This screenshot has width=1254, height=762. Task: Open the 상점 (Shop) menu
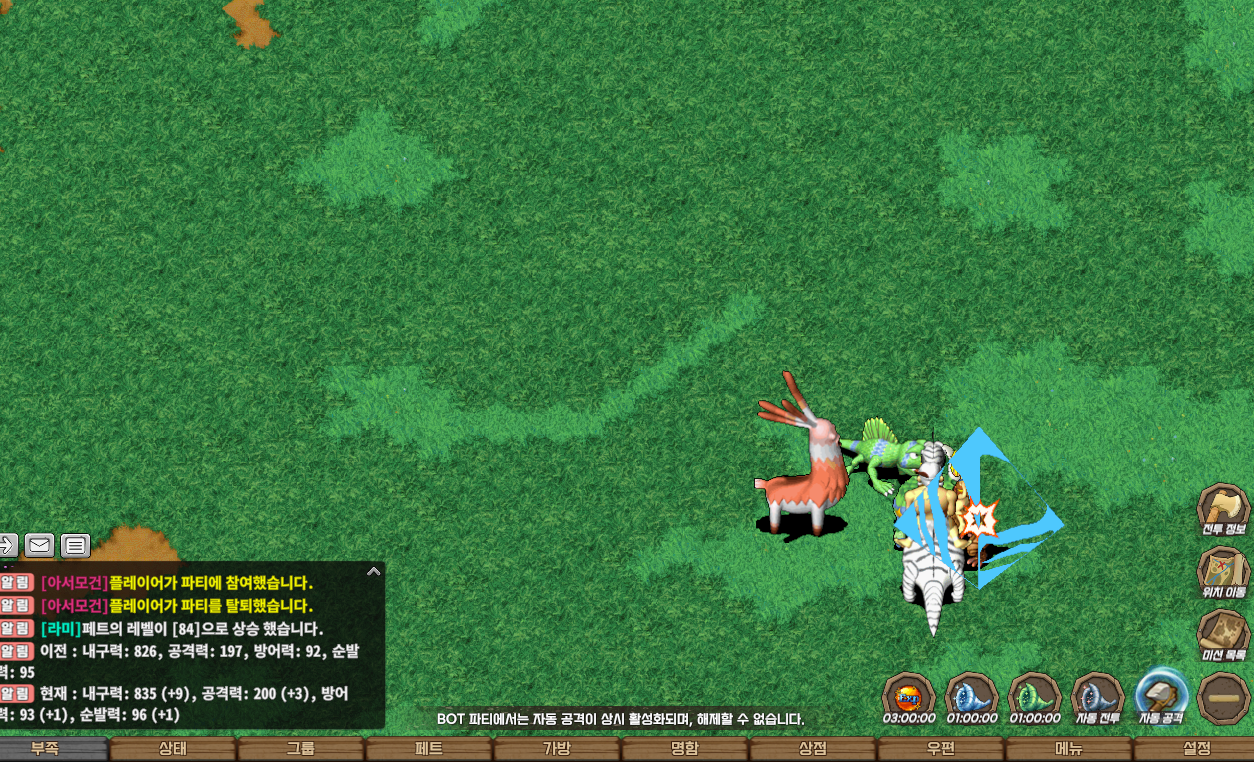(812, 749)
